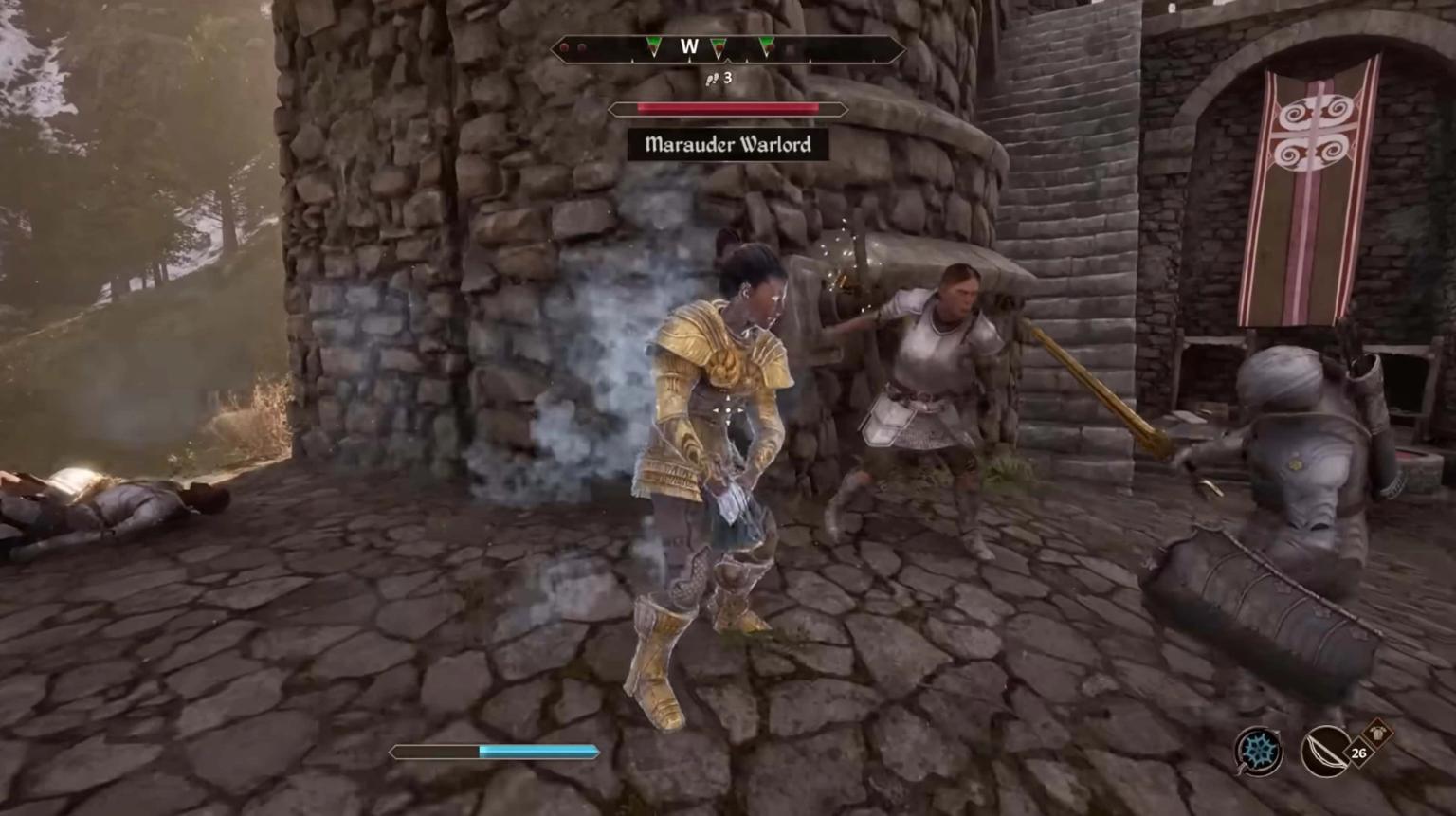1456x816 pixels.
Task: Click the curved blade weapon icon
Action: [x=1323, y=752]
